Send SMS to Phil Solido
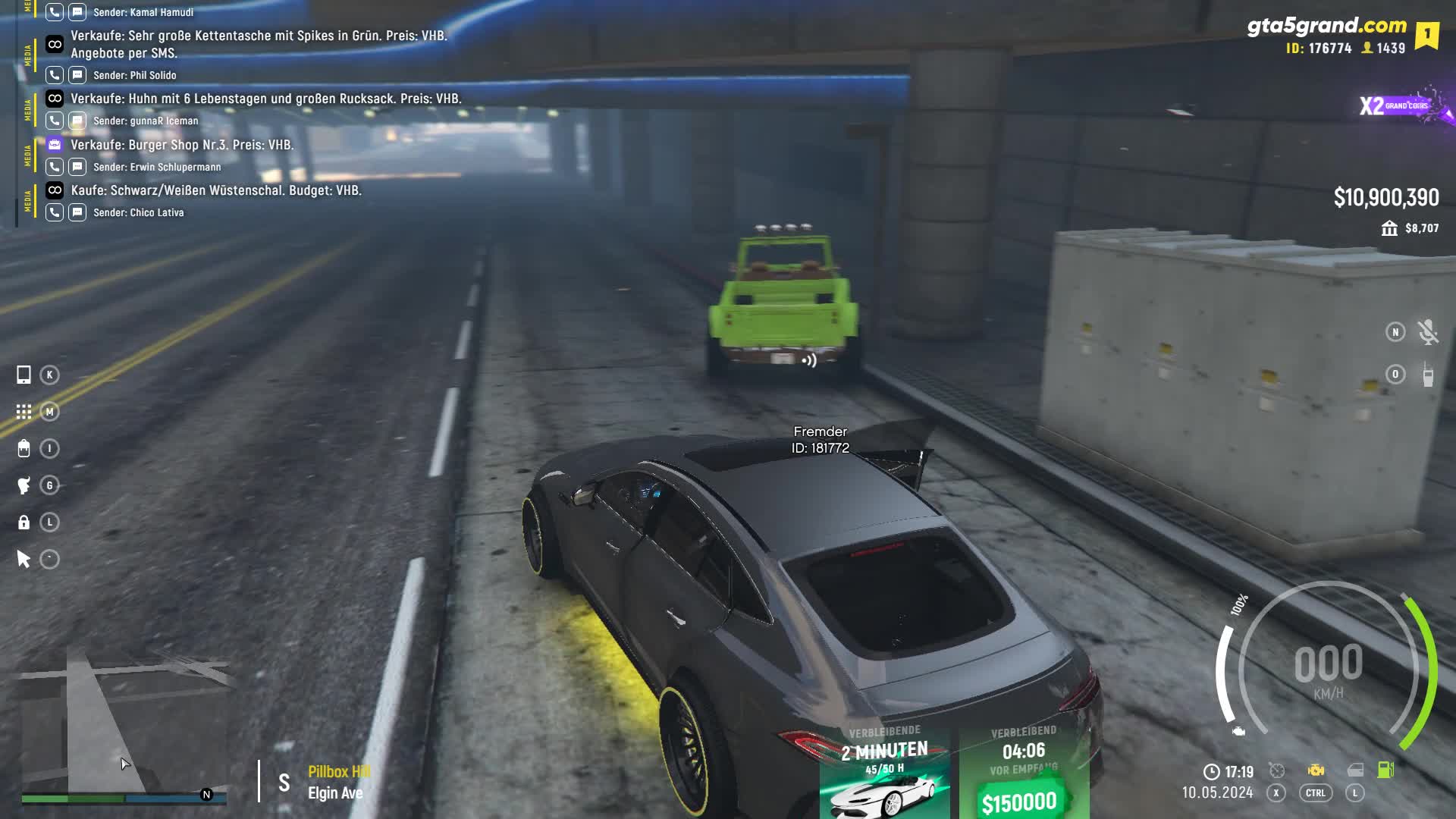Viewport: 1456px width, 819px height. click(x=77, y=75)
